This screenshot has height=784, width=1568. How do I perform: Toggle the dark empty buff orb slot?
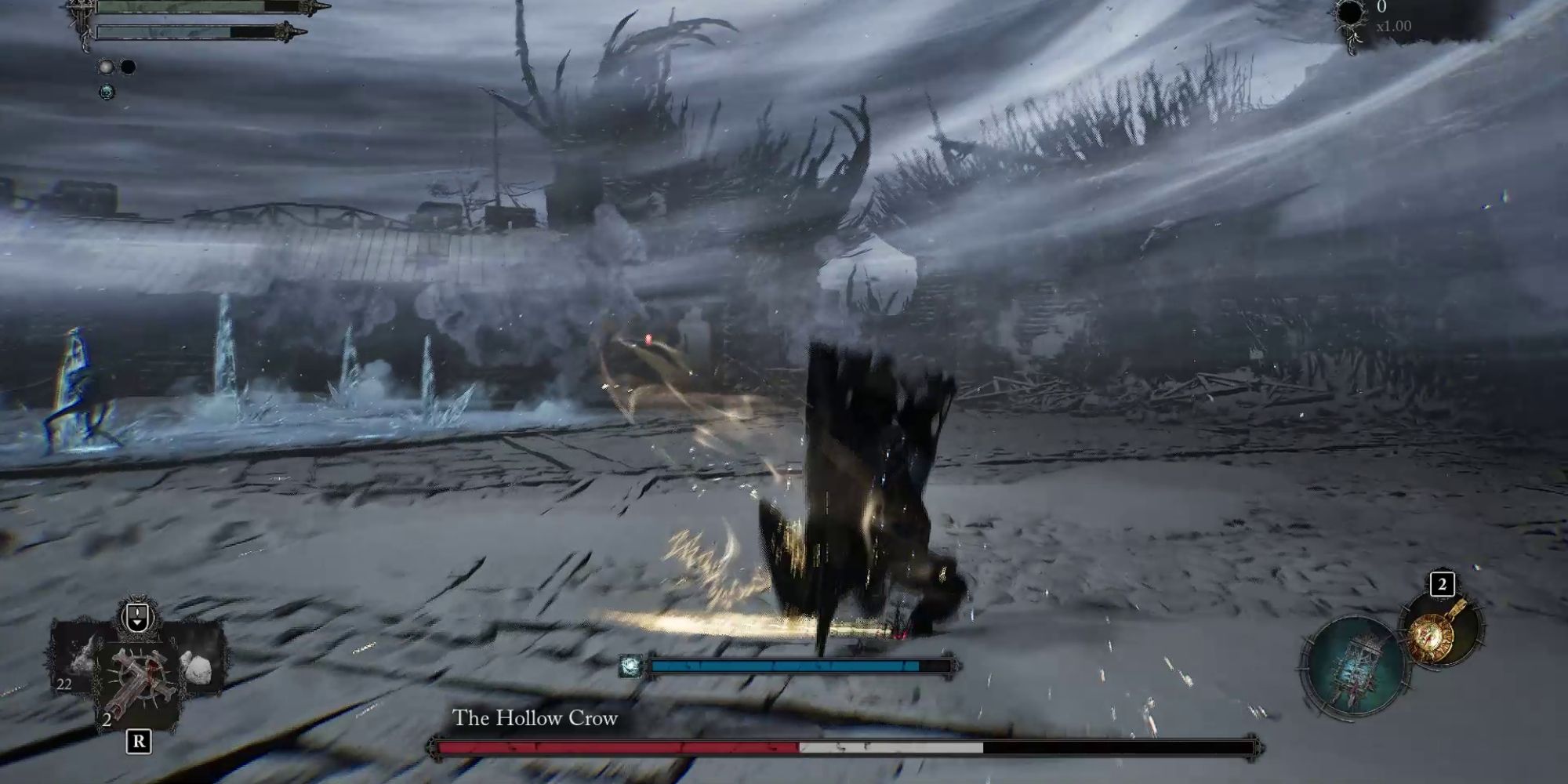(129, 67)
